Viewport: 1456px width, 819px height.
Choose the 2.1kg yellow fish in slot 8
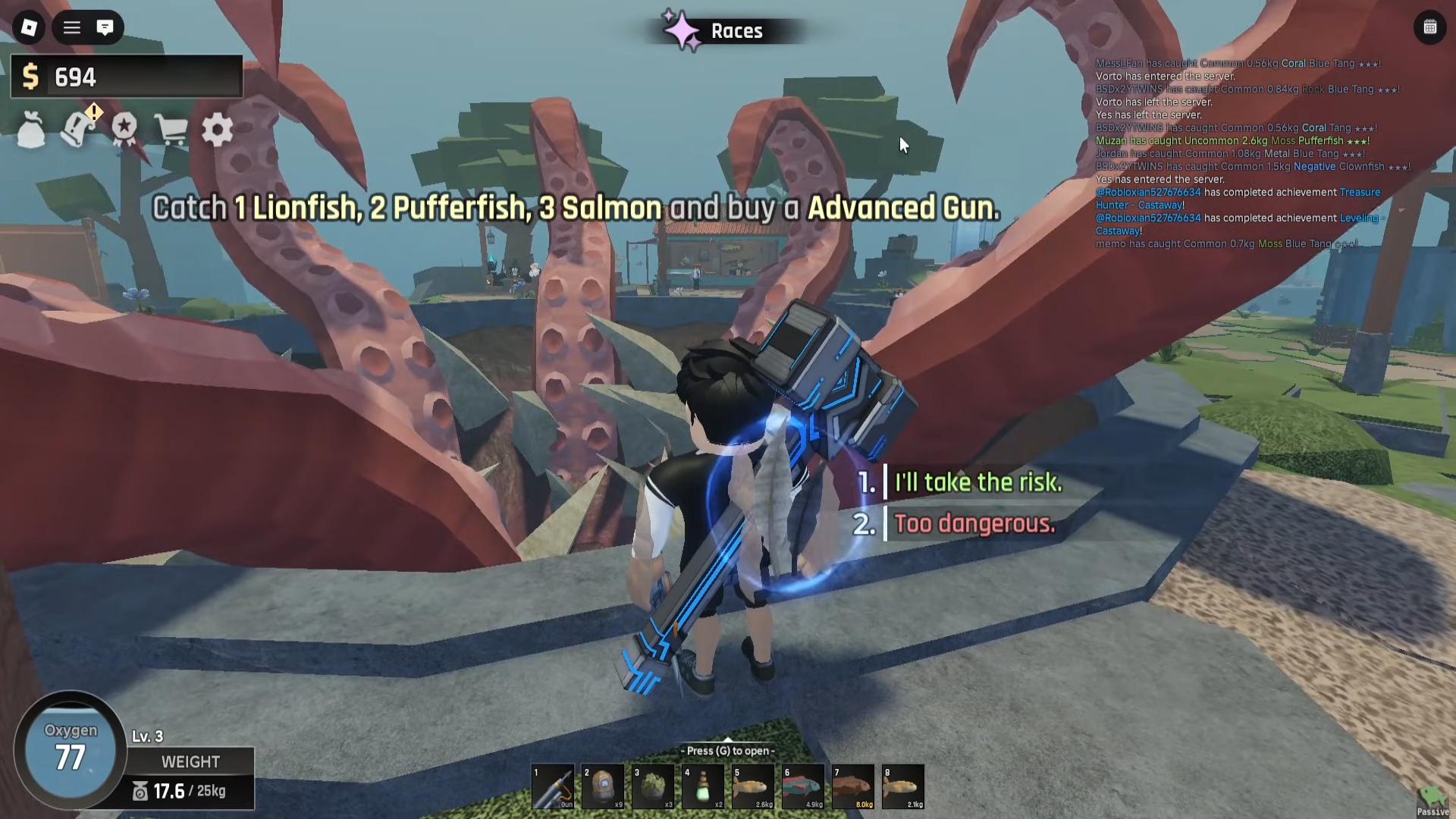(x=903, y=786)
